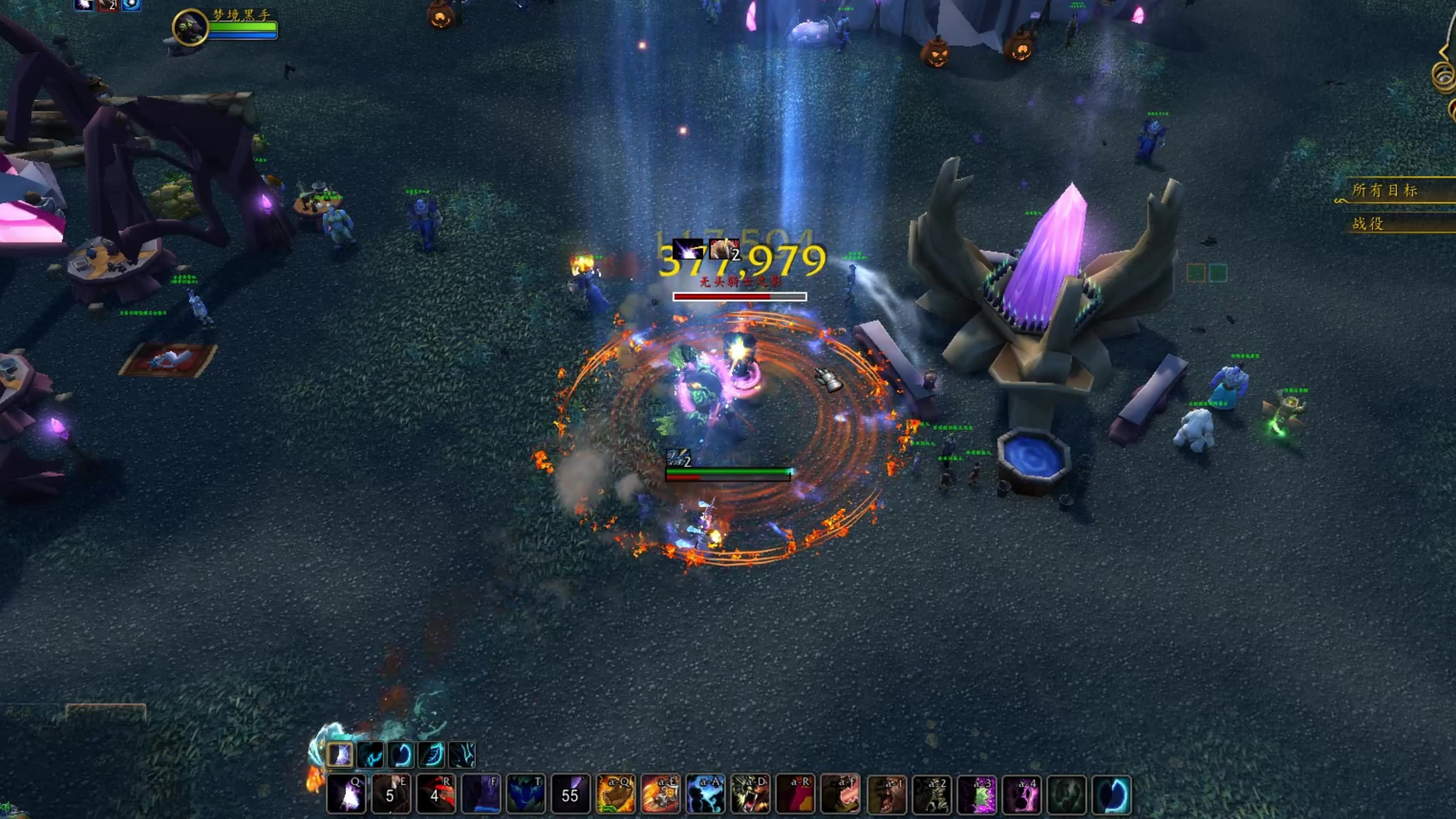
Task: Use the roaring bear ability a-1
Action: (x=886, y=794)
